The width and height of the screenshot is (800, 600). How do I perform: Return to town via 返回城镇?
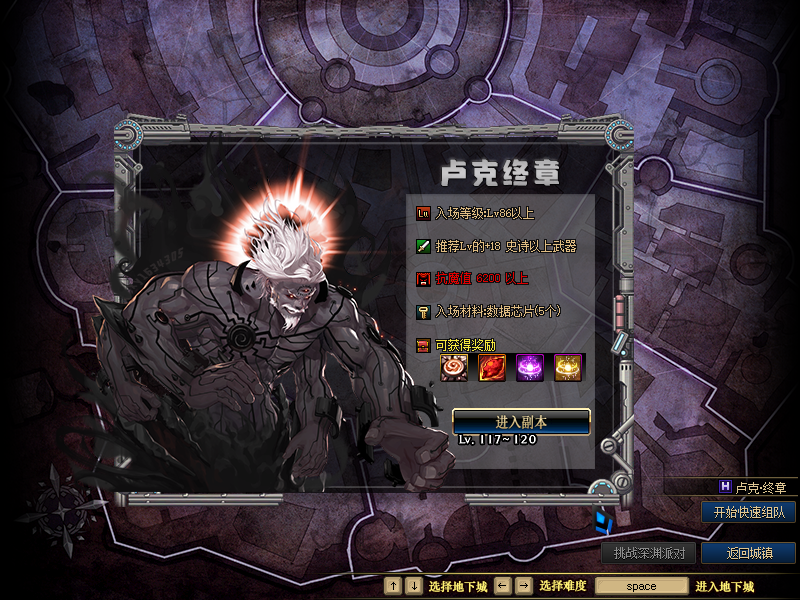(749, 553)
